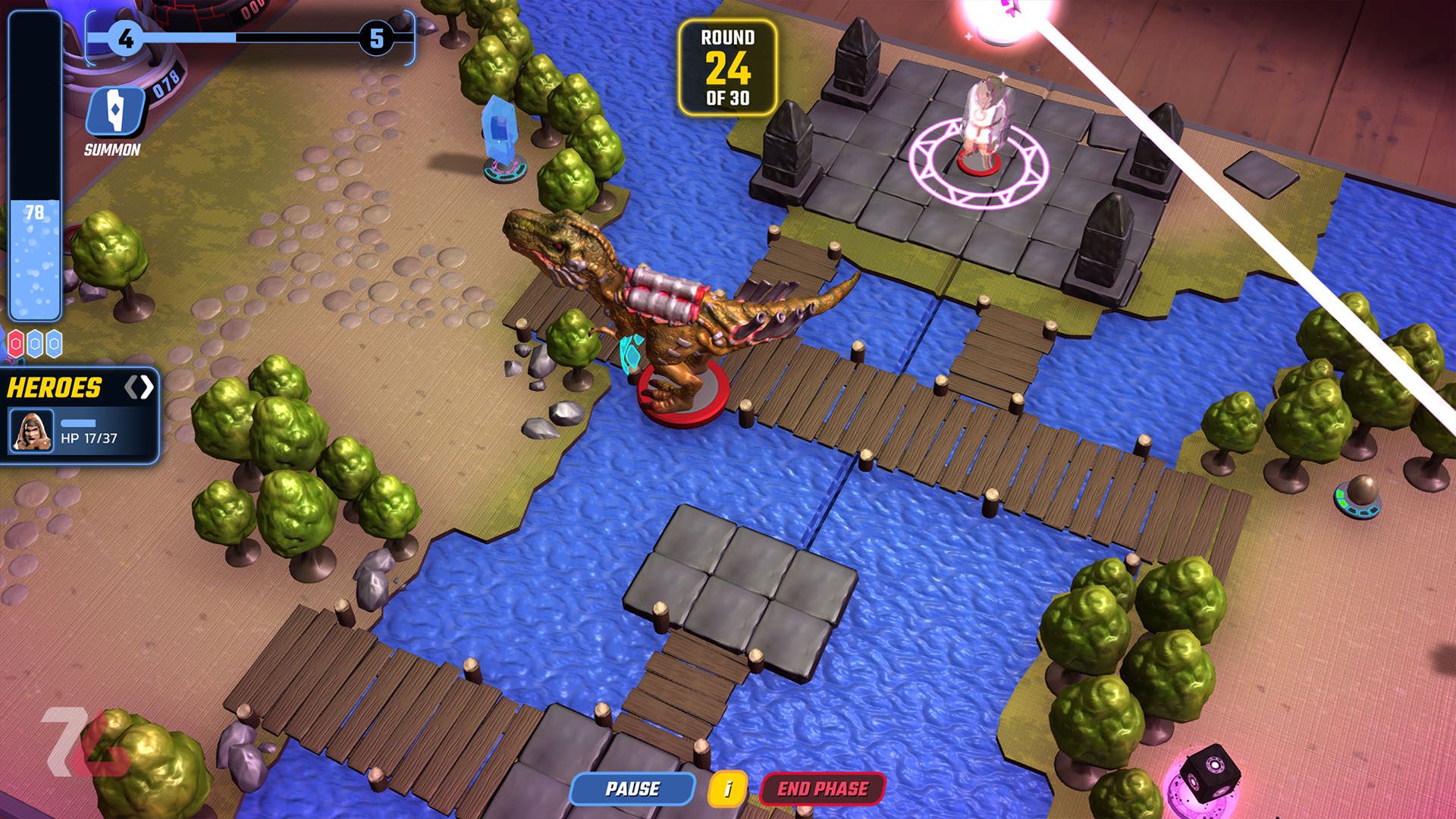Cycle heroes with the arrows toggle
Viewport: 1456px width, 819px height.
(139, 388)
